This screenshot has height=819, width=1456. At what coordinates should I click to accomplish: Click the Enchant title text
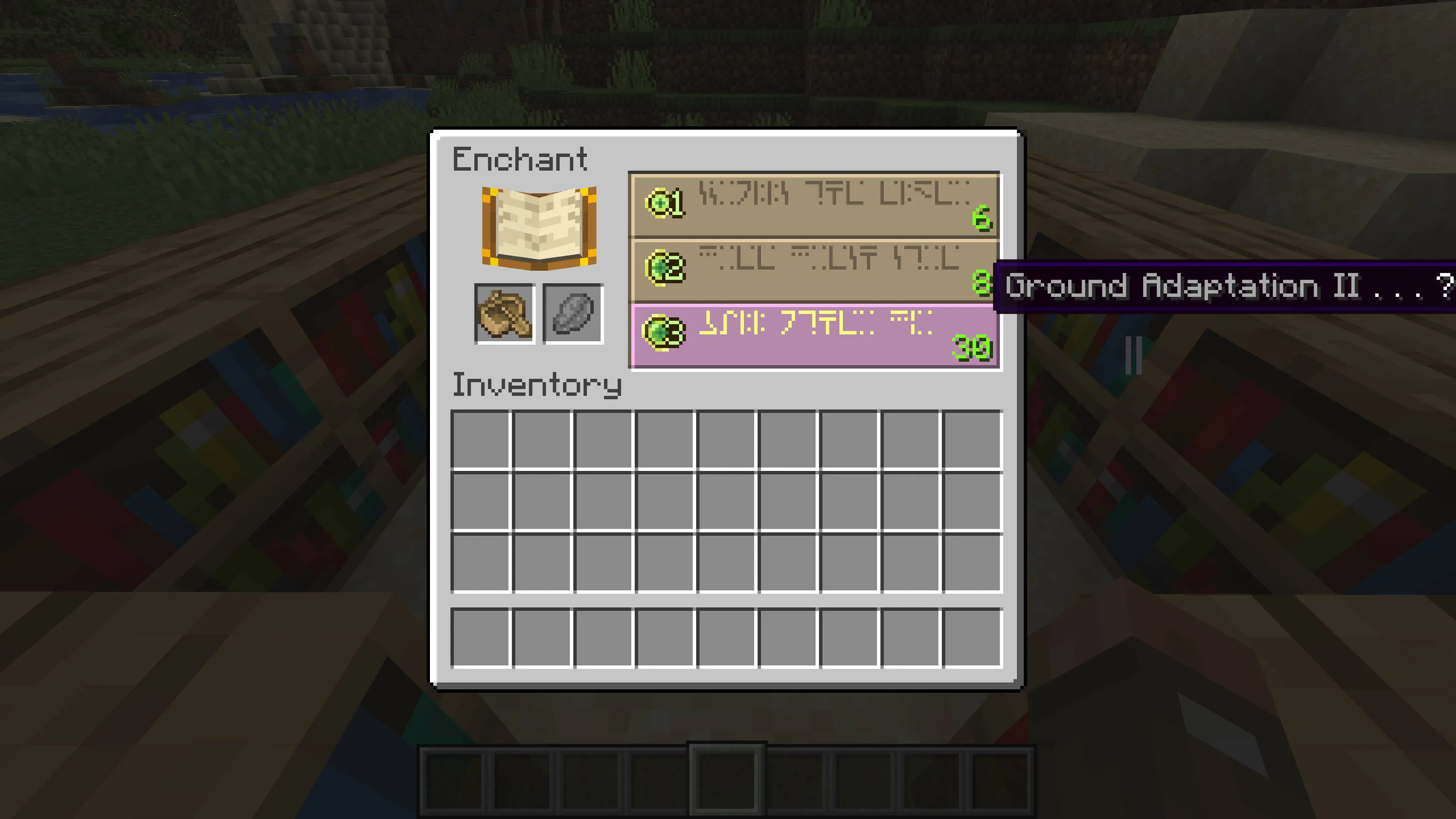point(519,159)
